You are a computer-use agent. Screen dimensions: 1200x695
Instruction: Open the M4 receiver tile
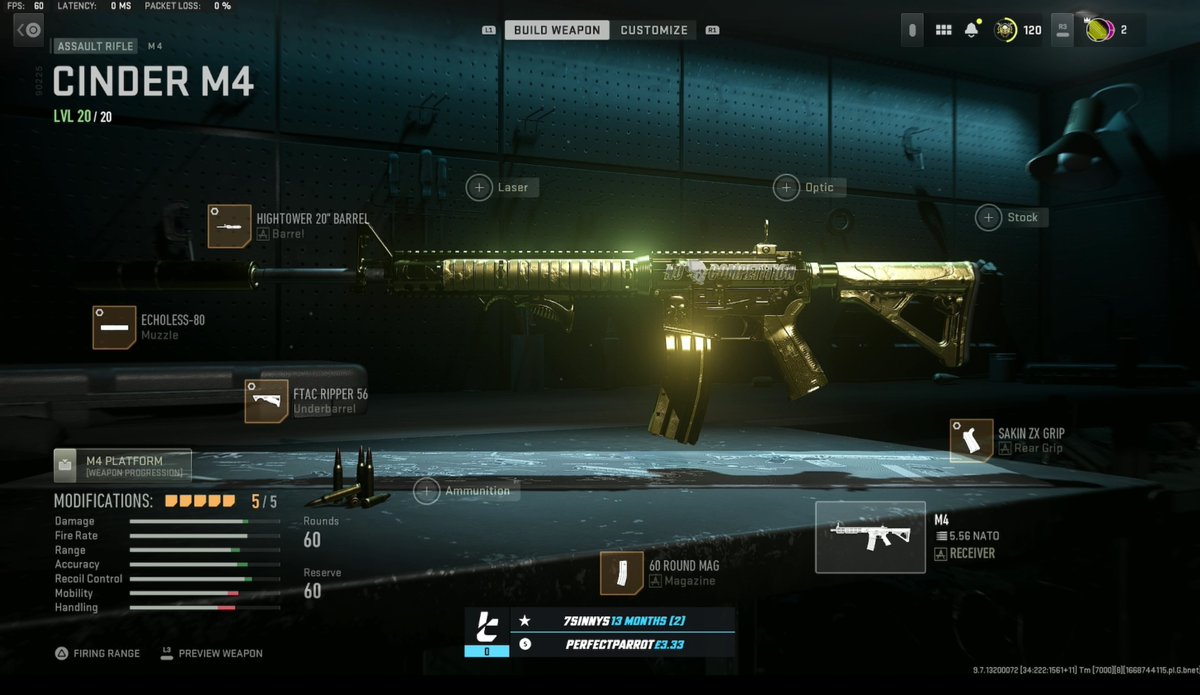(870, 537)
